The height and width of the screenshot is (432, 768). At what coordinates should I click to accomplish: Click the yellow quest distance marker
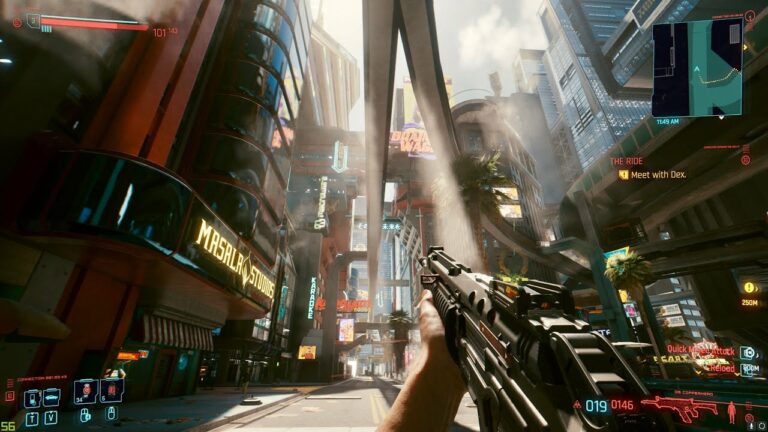pos(748,288)
